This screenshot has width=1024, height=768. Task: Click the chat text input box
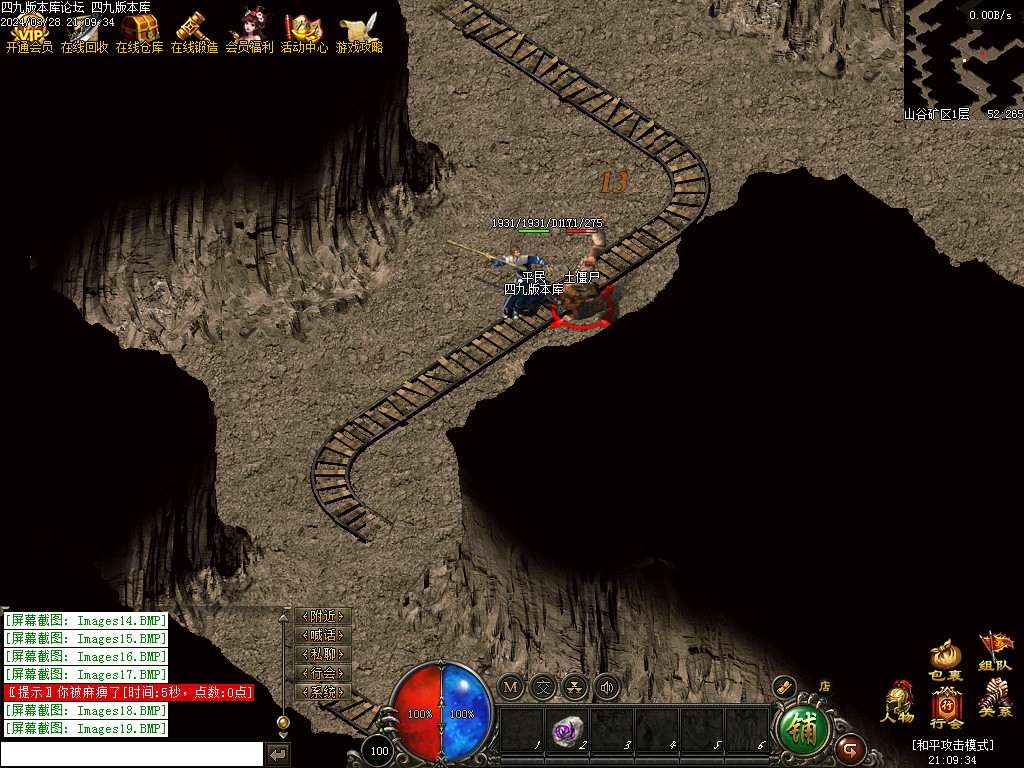pyautogui.click(x=132, y=754)
